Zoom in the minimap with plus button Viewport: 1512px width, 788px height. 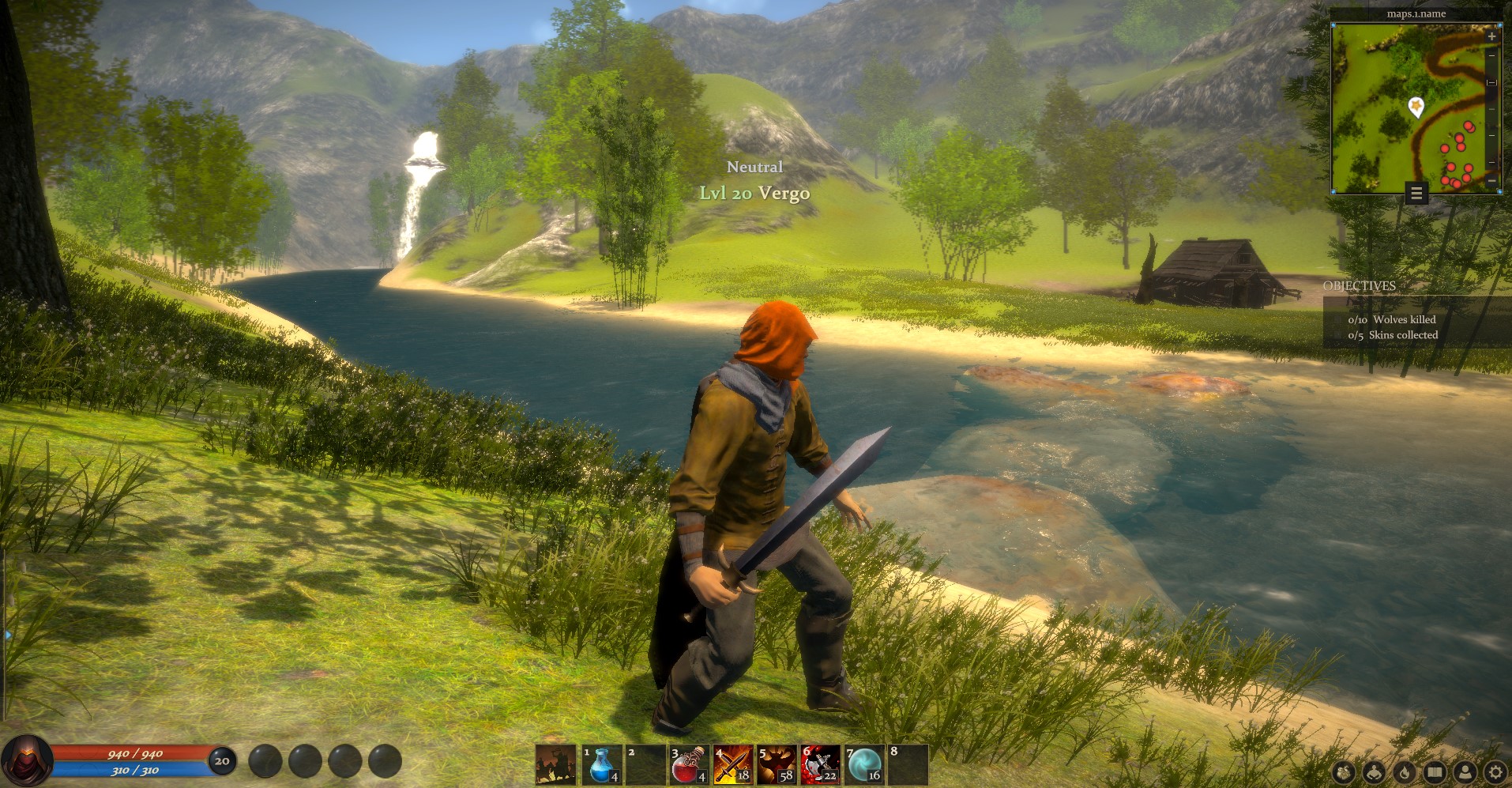point(1491,36)
